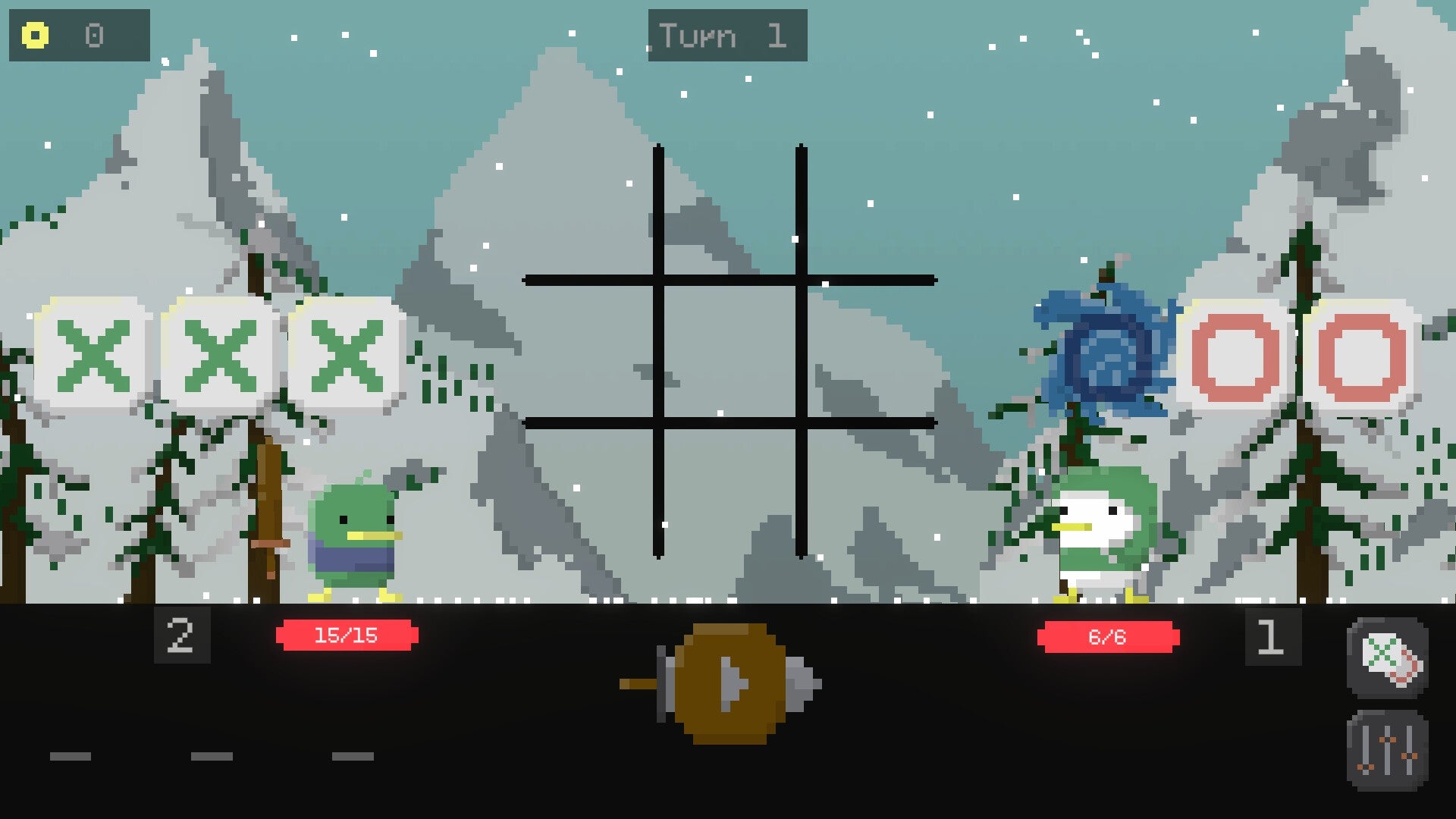Image resolution: width=1456 pixels, height=819 pixels.
Task: Click the top-left cell of the grid
Action: coord(591,212)
